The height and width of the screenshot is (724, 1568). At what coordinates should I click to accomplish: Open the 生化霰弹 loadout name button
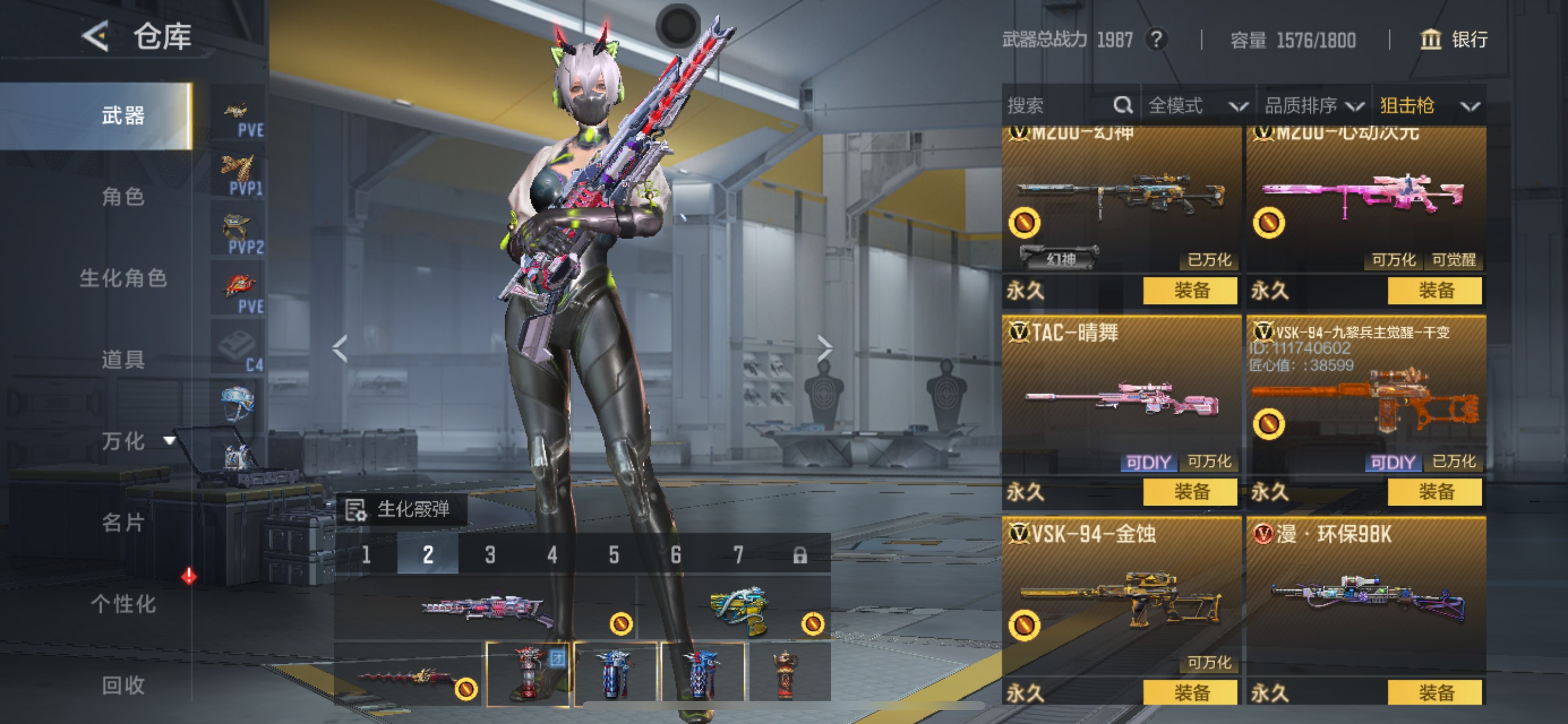[x=402, y=509]
